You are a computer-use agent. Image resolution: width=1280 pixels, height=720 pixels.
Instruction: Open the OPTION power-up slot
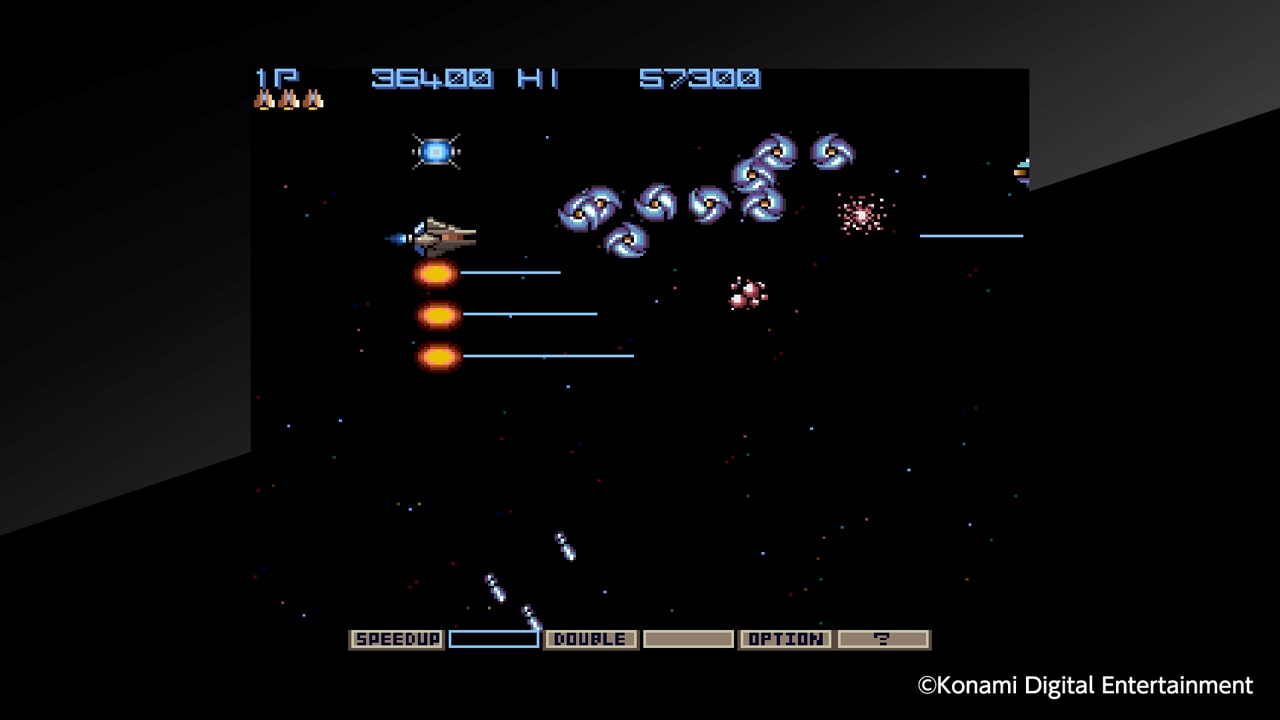(785, 639)
